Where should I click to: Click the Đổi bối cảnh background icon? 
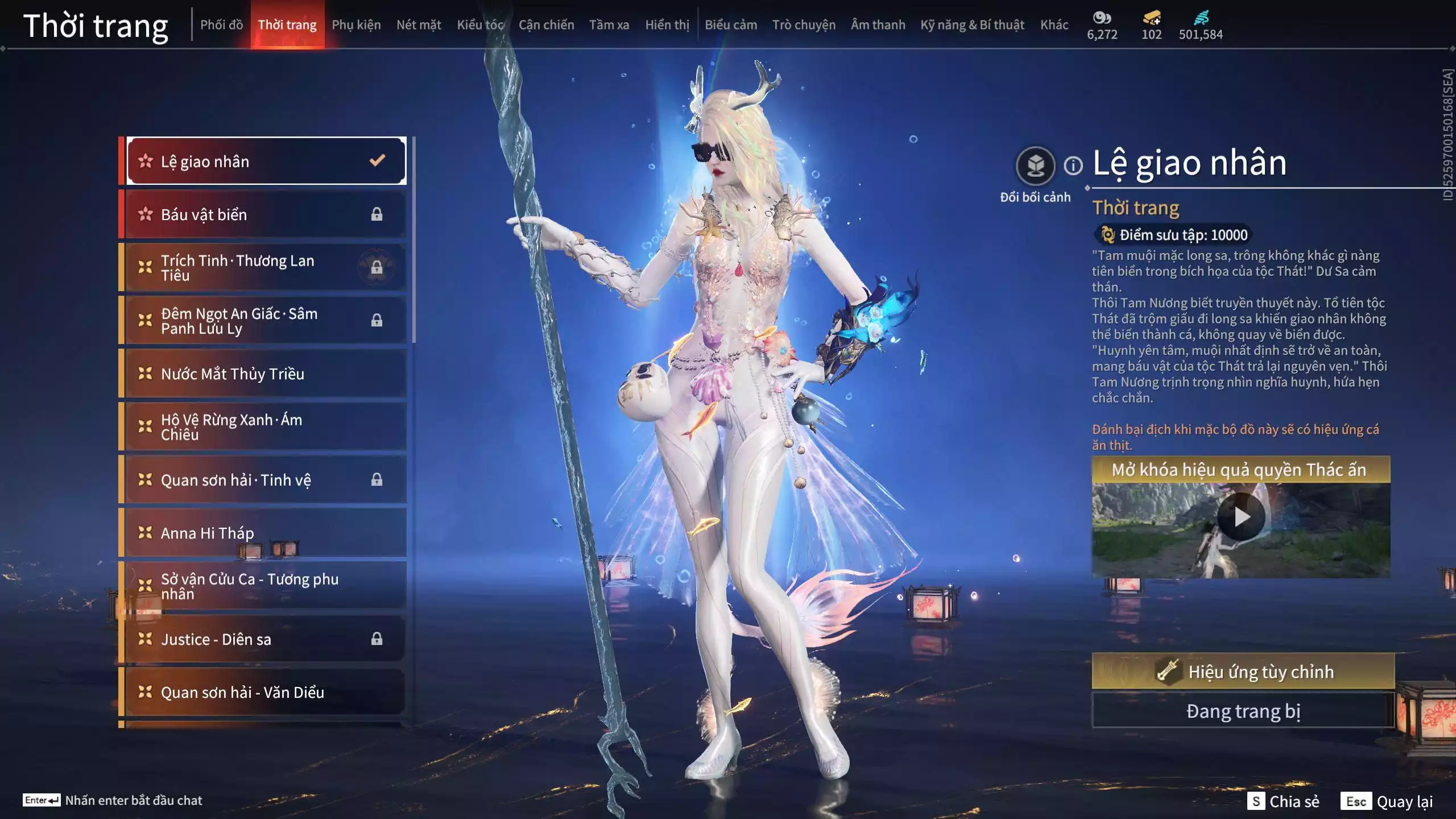coord(1035,166)
